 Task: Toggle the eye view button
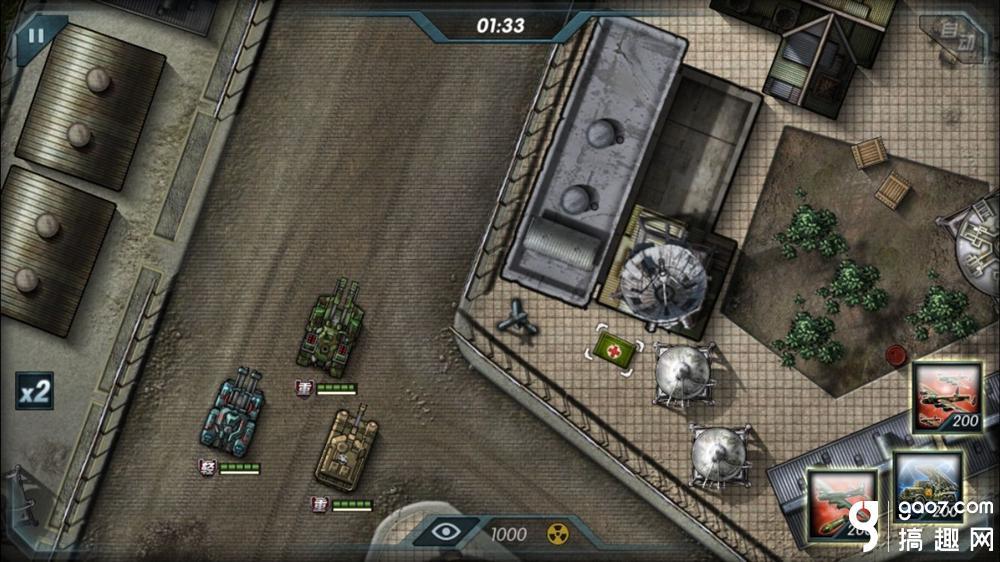pyautogui.click(x=447, y=533)
